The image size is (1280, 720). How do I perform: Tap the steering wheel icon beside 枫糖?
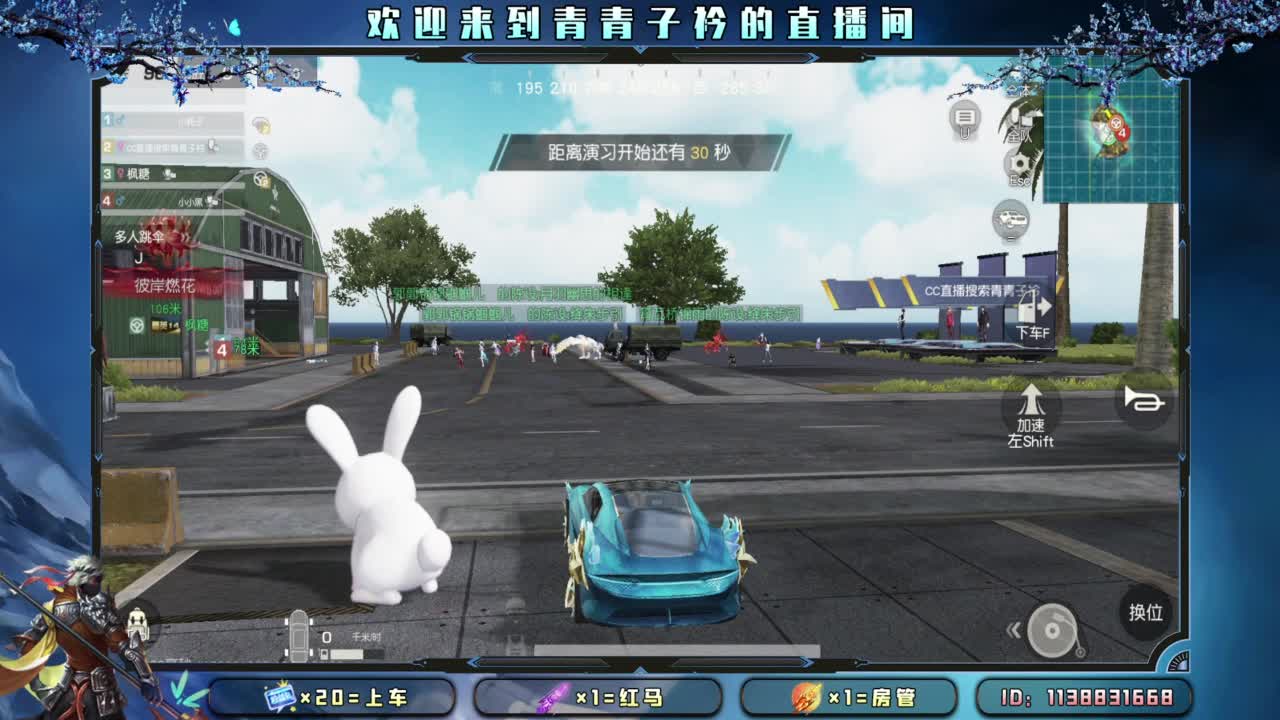pyautogui.click(x=261, y=179)
